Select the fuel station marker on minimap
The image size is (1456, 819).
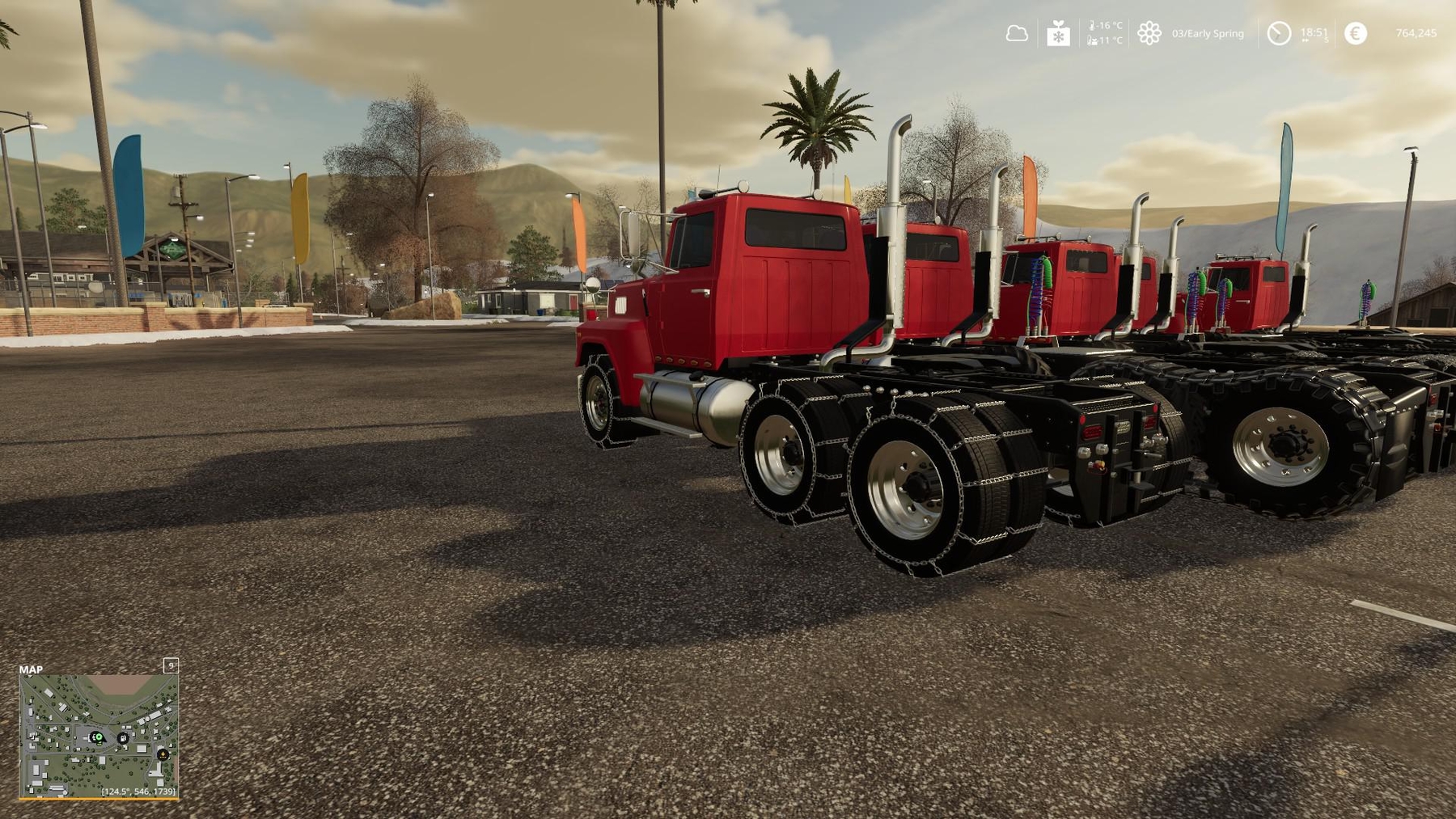coord(122,738)
